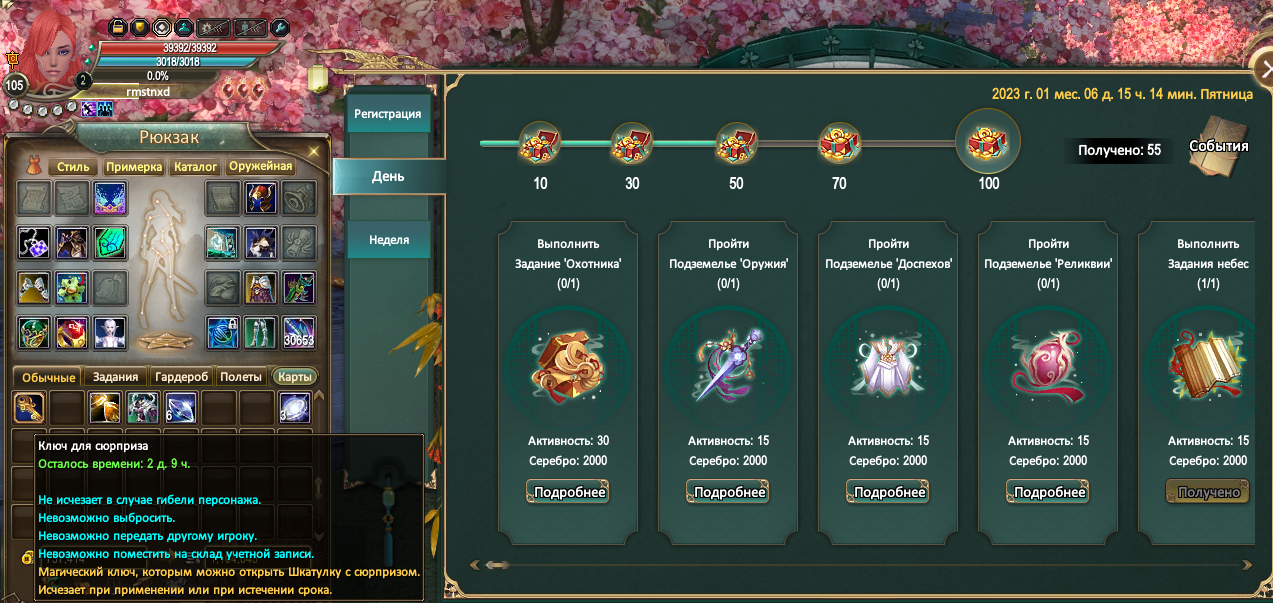Screen dimensions: 1273x603
Task: Switch to the Неделя tab
Action: [388, 240]
